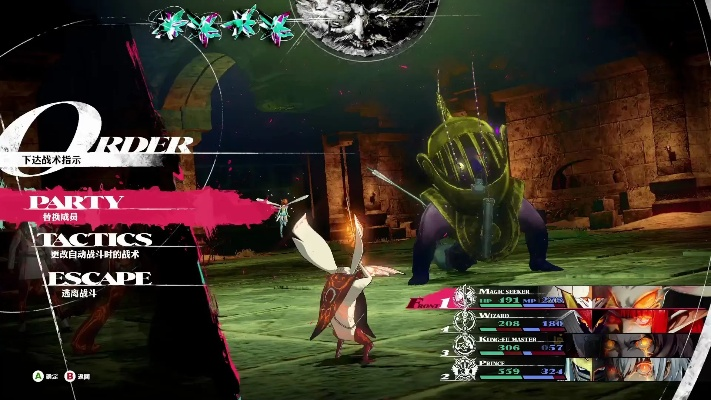Select the Prince party member row
The height and width of the screenshot is (400, 711).
(x=520, y=370)
